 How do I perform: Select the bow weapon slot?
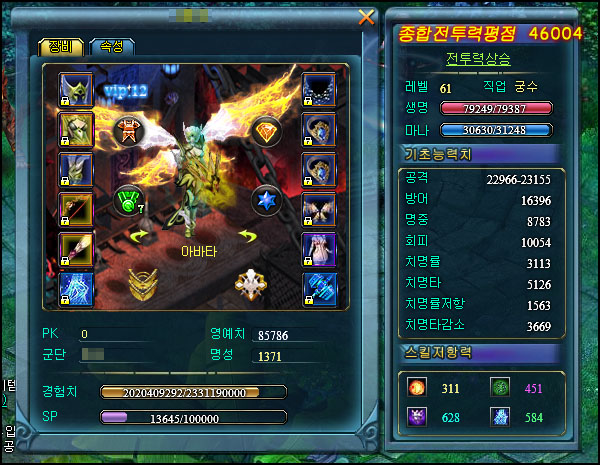[76, 209]
